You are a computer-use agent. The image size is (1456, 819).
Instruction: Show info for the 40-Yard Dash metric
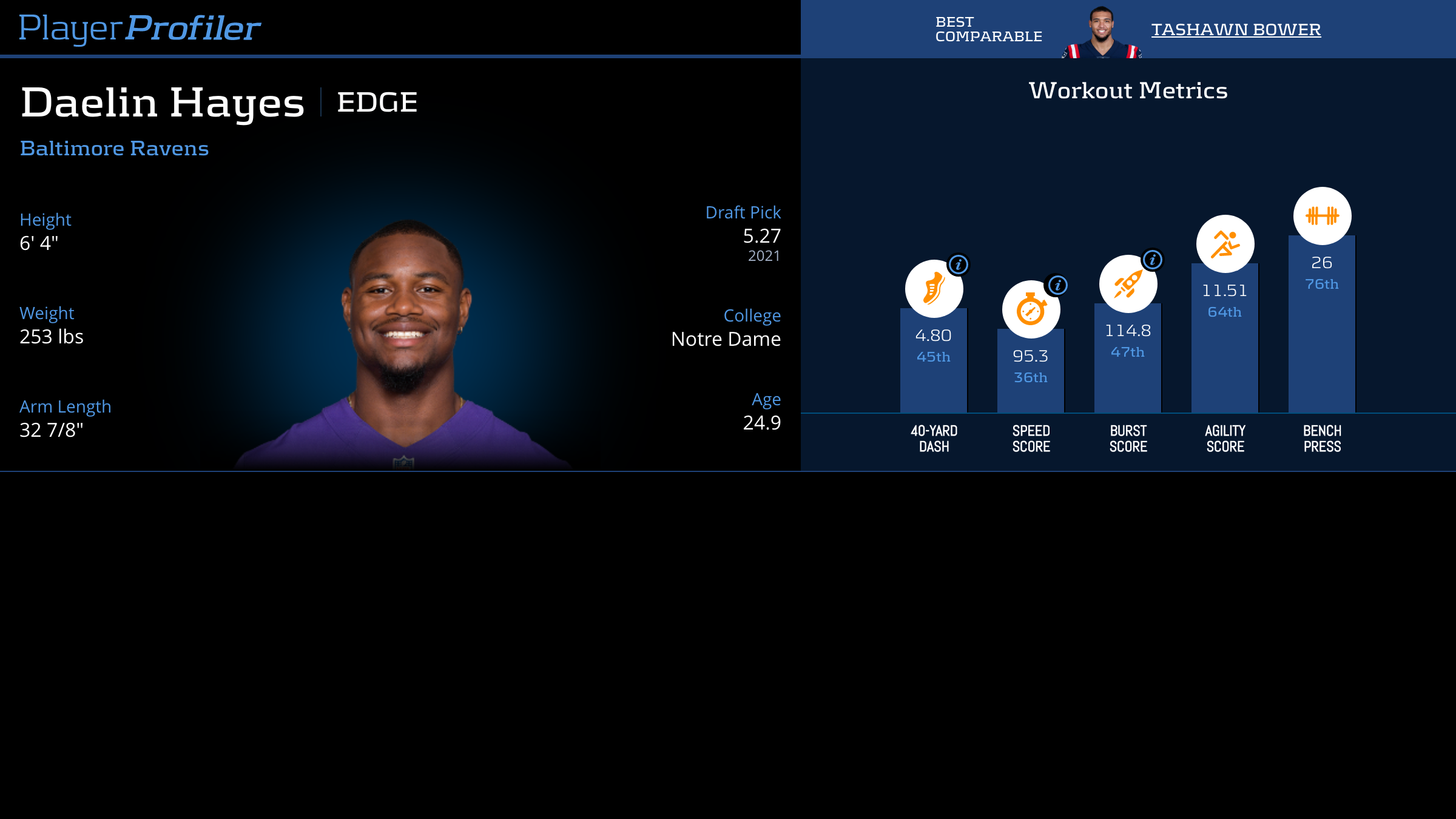[959, 265]
